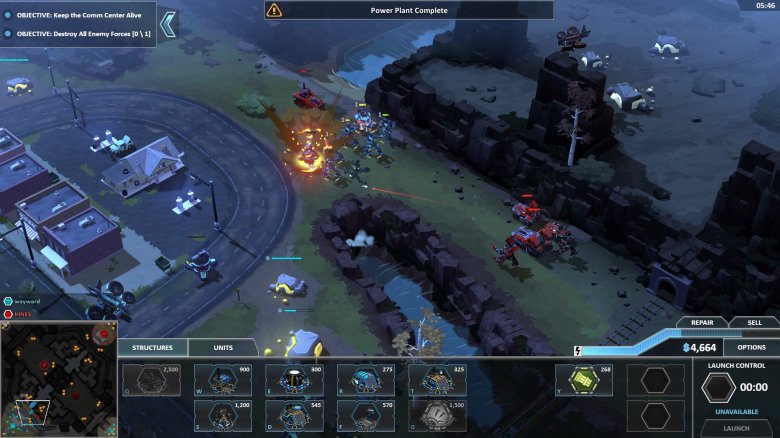The height and width of the screenshot is (438, 780).
Task: Activate the Repair button
Action: (702, 322)
